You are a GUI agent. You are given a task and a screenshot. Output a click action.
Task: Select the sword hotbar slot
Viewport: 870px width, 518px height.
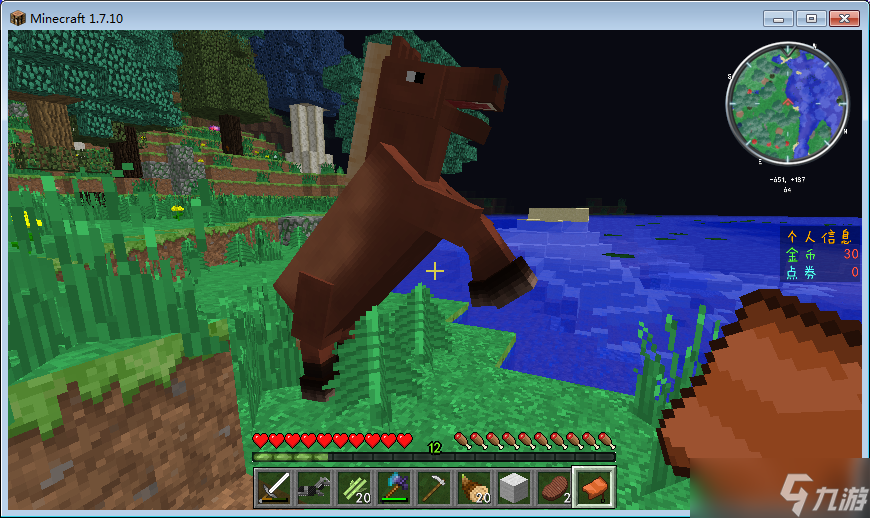click(x=273, y=488)
